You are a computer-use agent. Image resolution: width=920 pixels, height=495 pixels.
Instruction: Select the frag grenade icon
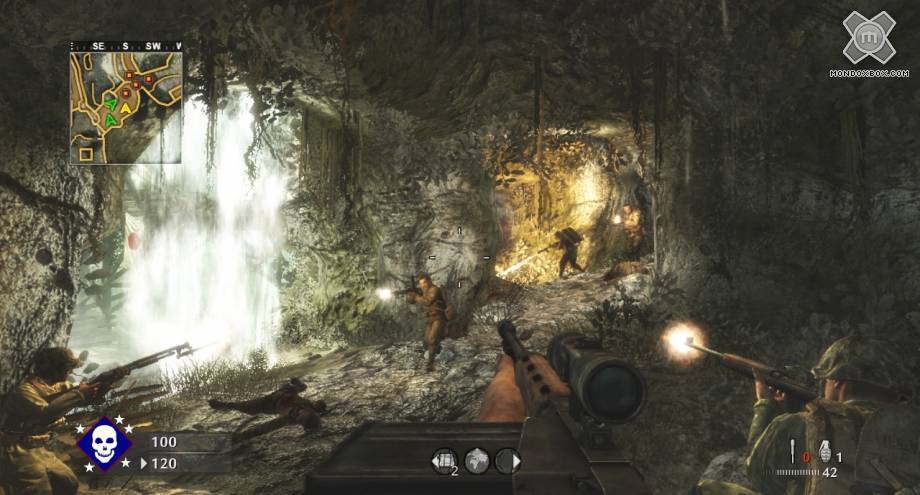[825, 450]
